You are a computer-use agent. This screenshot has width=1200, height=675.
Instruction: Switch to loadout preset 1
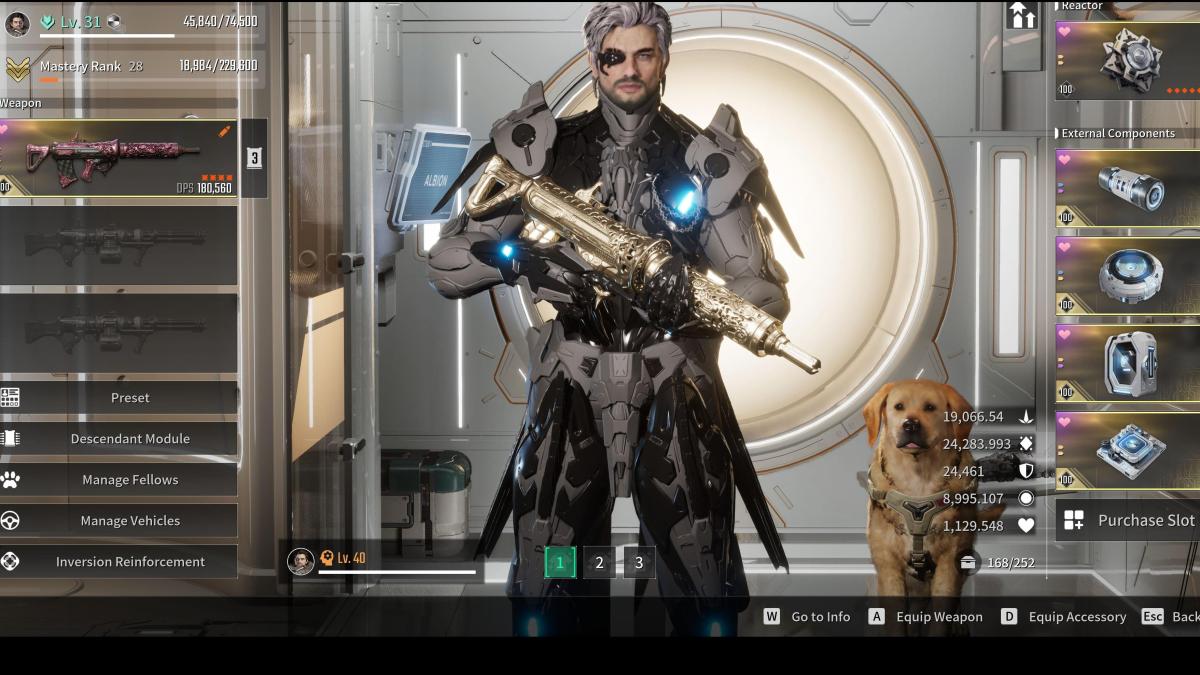click(x=560, y=562)
